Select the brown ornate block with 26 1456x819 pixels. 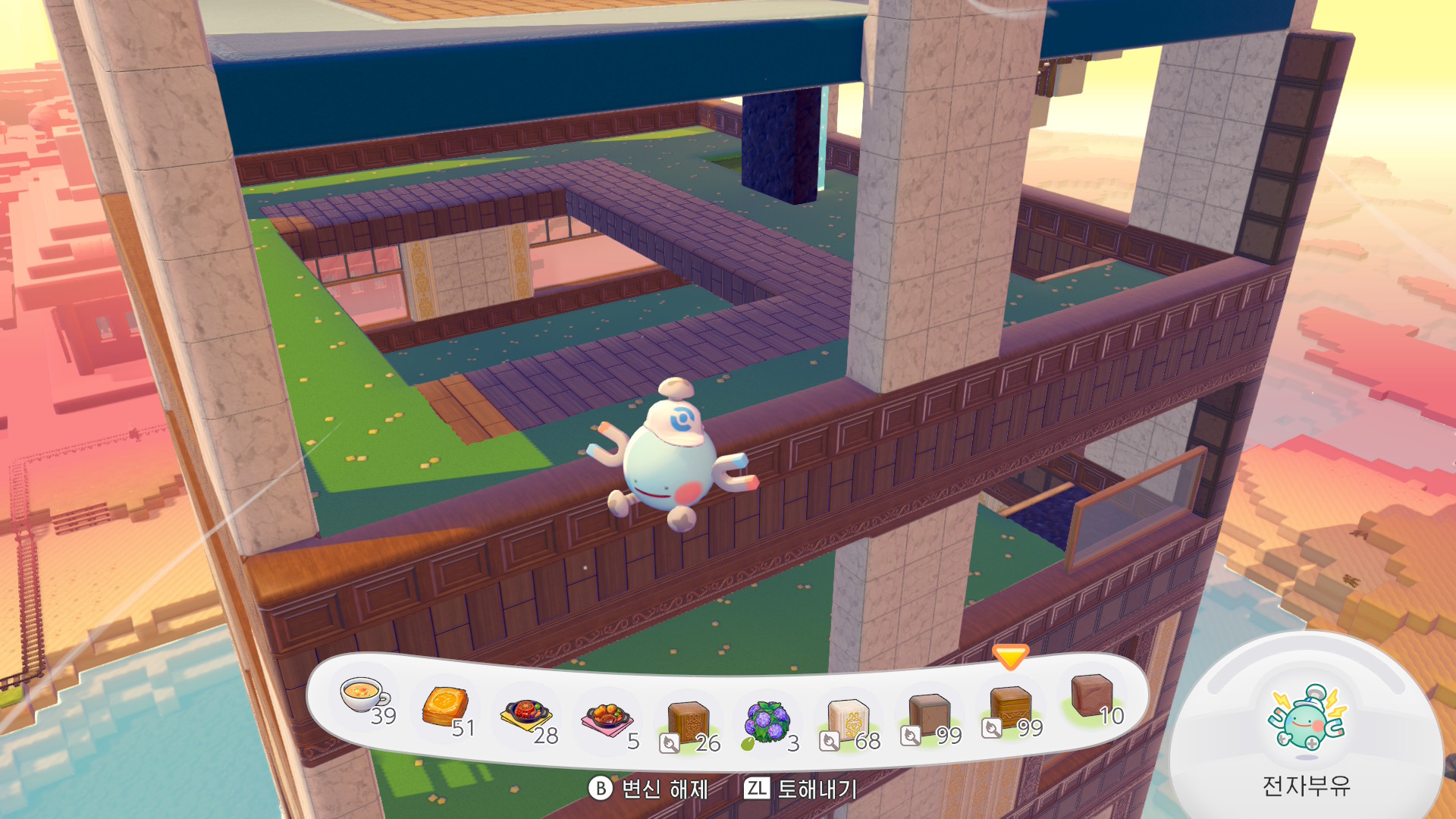pos(688,721)
